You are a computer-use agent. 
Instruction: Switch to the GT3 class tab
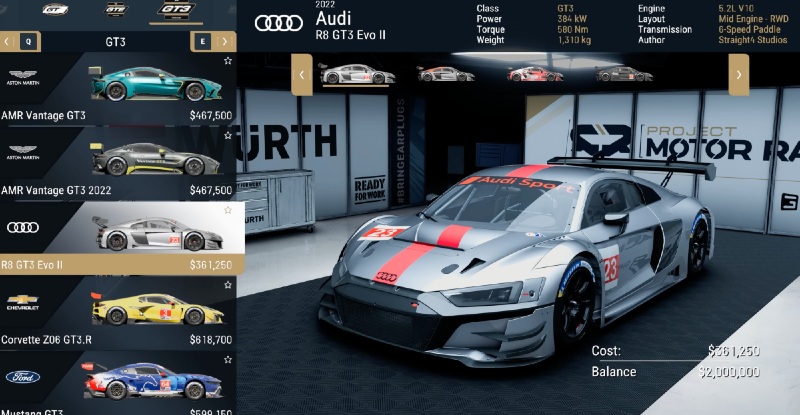point(176,10)
